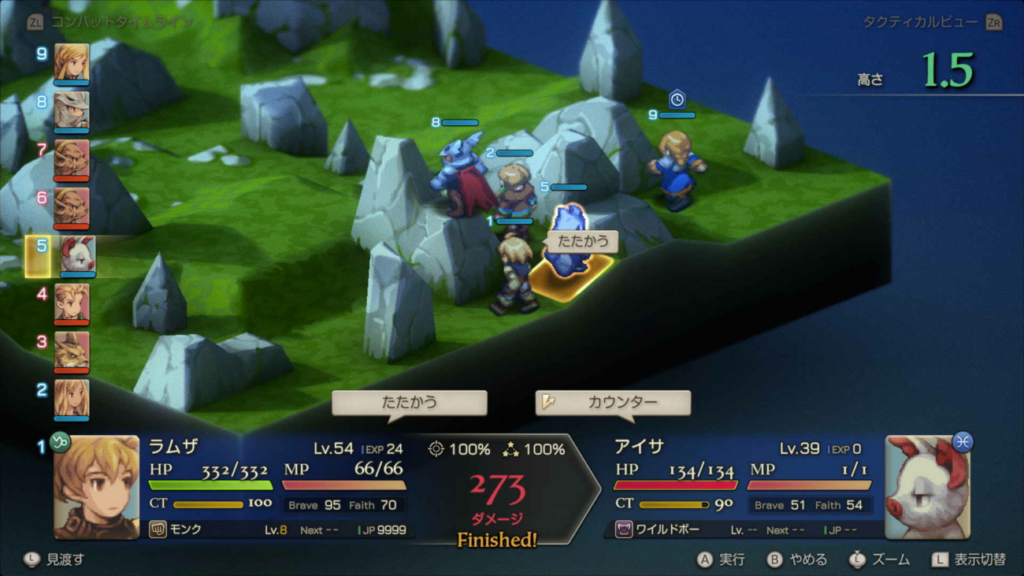Select the highlighted white boar timeline portrait

click(x=76, y=255)
